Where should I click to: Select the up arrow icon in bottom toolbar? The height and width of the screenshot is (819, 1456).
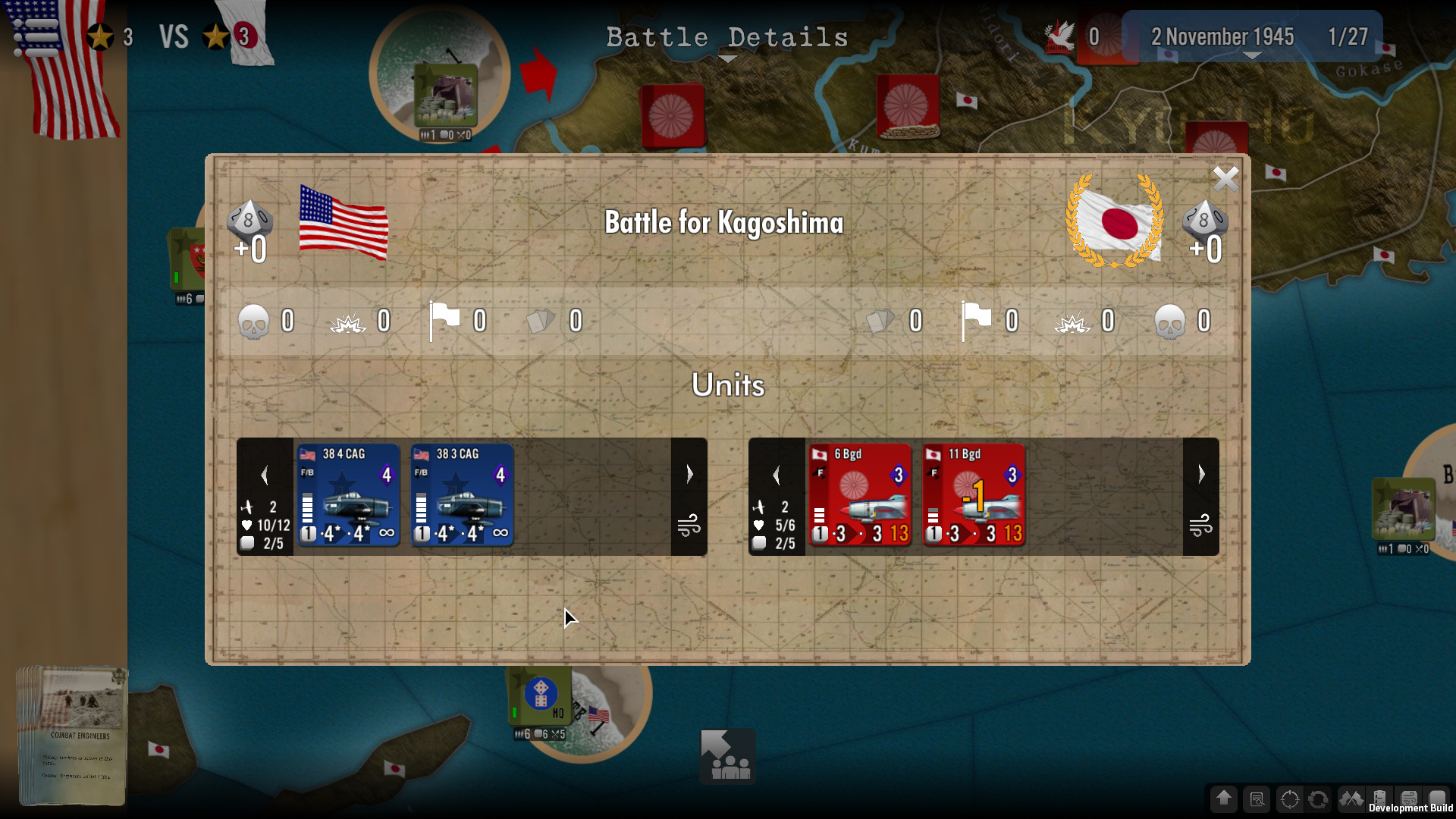click(x=1224, y=799)
